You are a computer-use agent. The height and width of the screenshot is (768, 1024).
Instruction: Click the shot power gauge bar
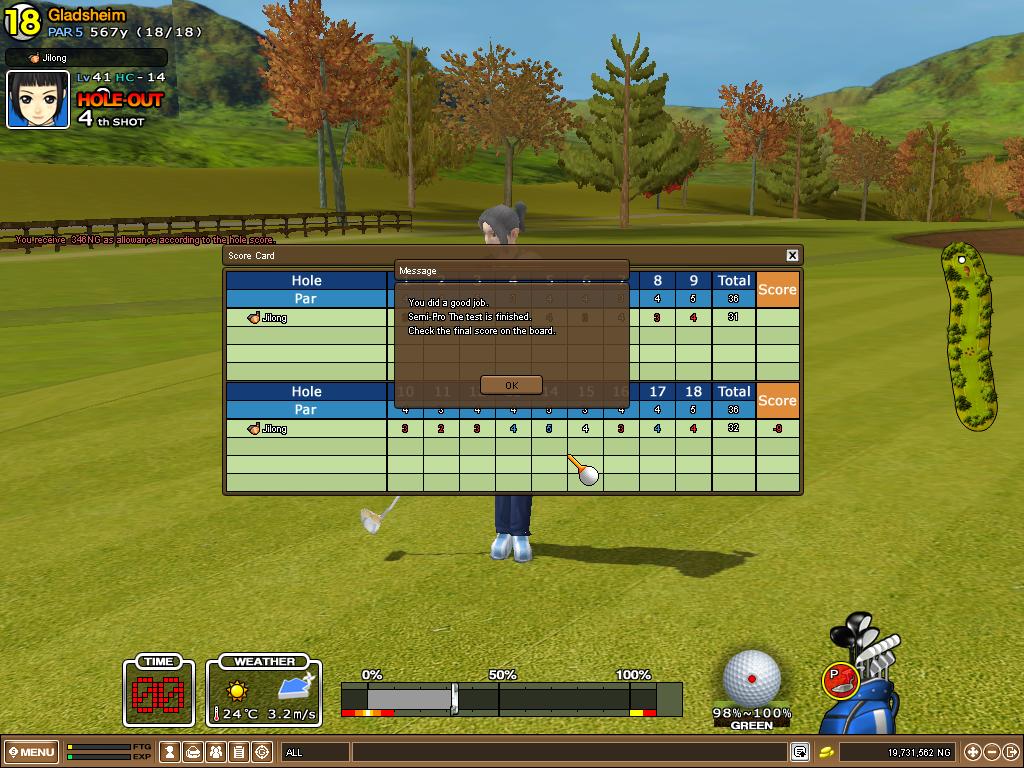[x=510, y=698]
